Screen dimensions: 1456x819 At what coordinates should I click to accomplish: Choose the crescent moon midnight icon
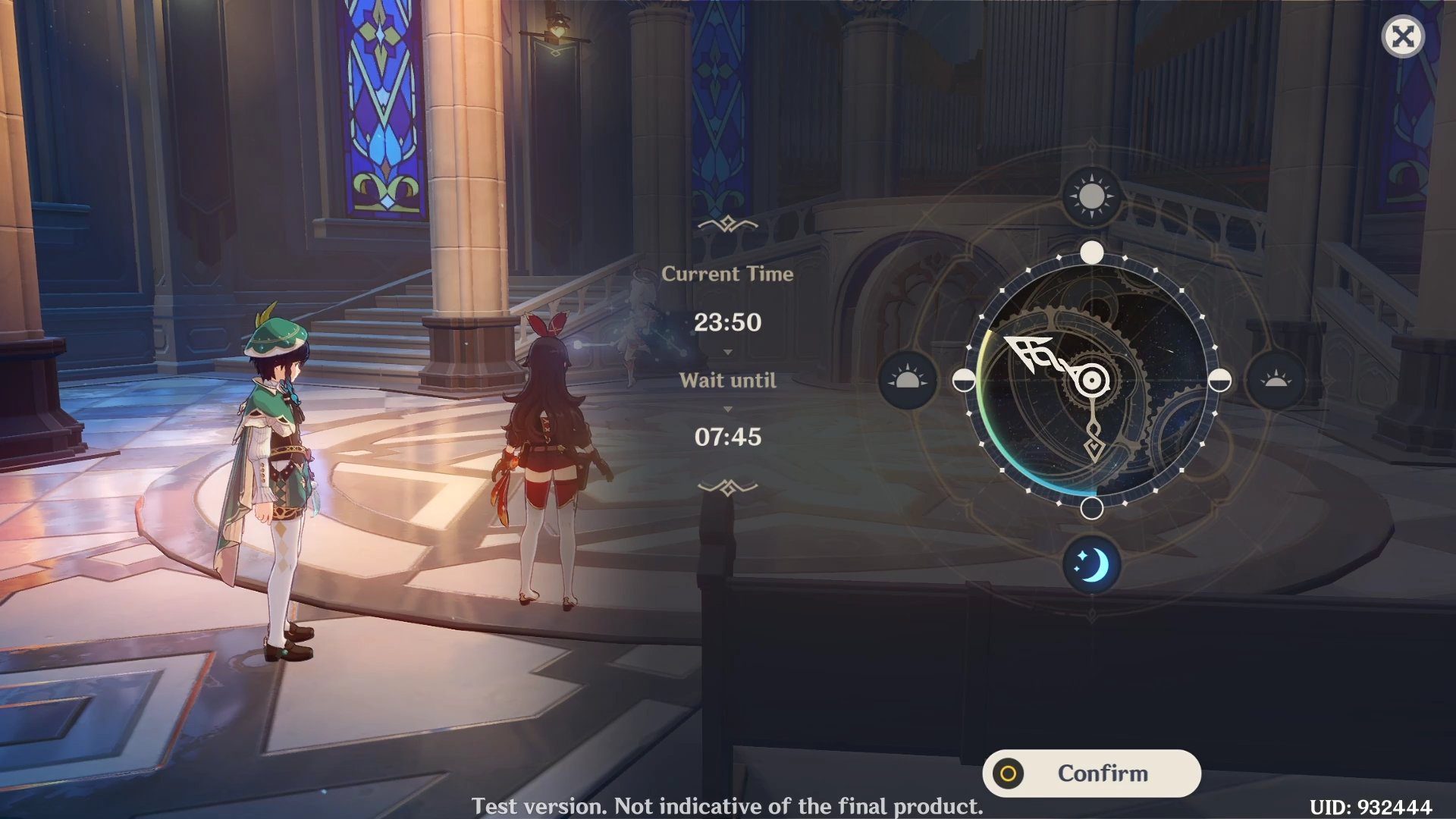(x=1091, y=565)
